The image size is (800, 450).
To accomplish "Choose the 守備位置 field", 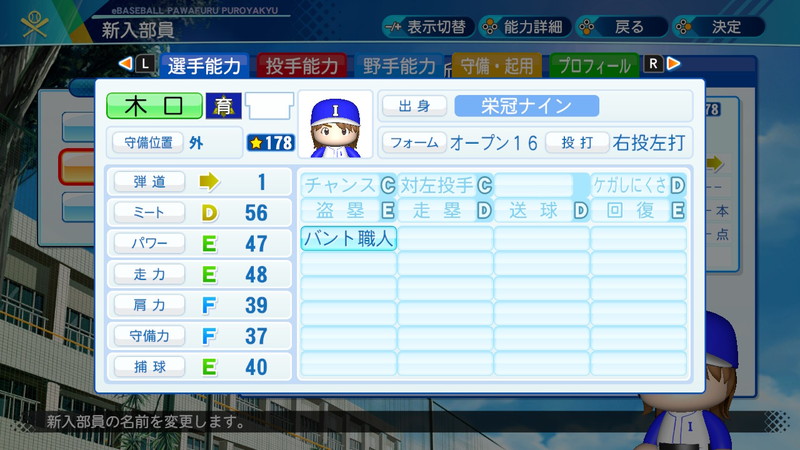I will [174, 142].
